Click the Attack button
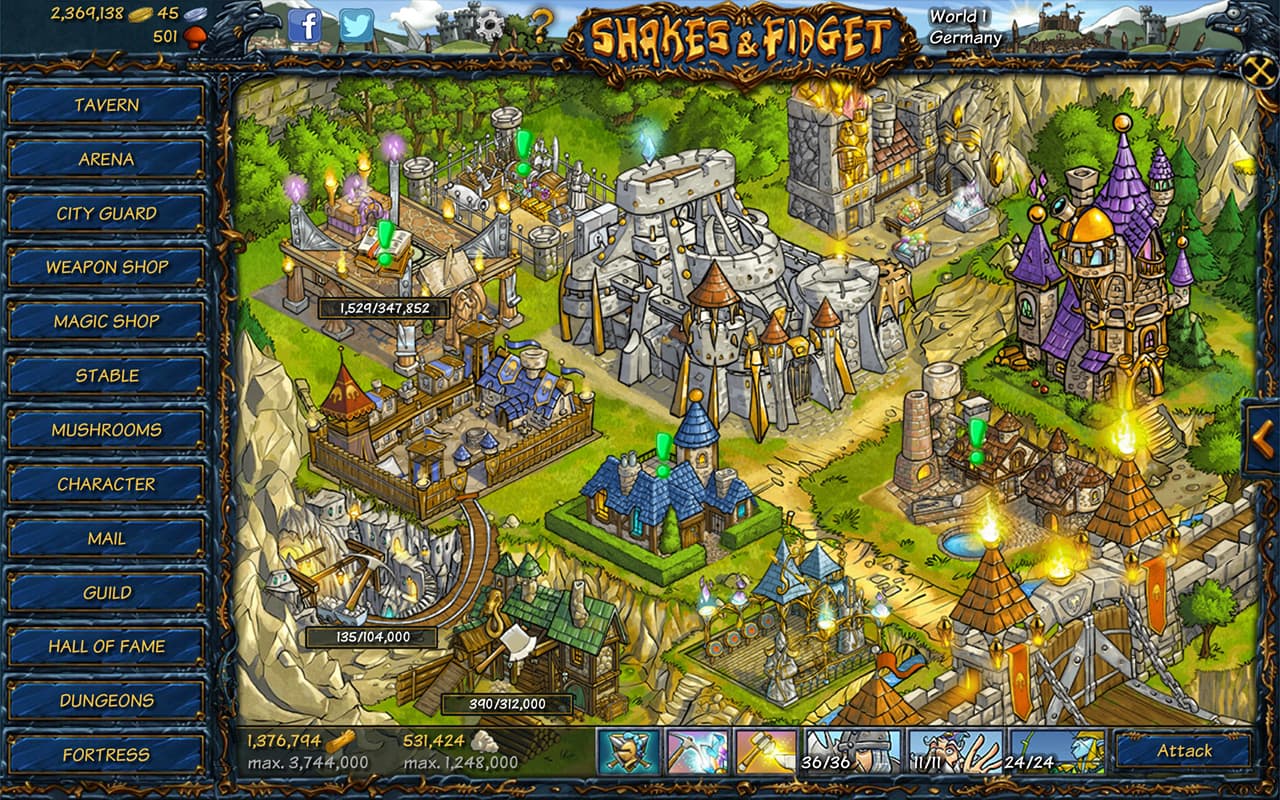The height and width of the screenshot is (800, 1280). click(x=1184, y=751)
